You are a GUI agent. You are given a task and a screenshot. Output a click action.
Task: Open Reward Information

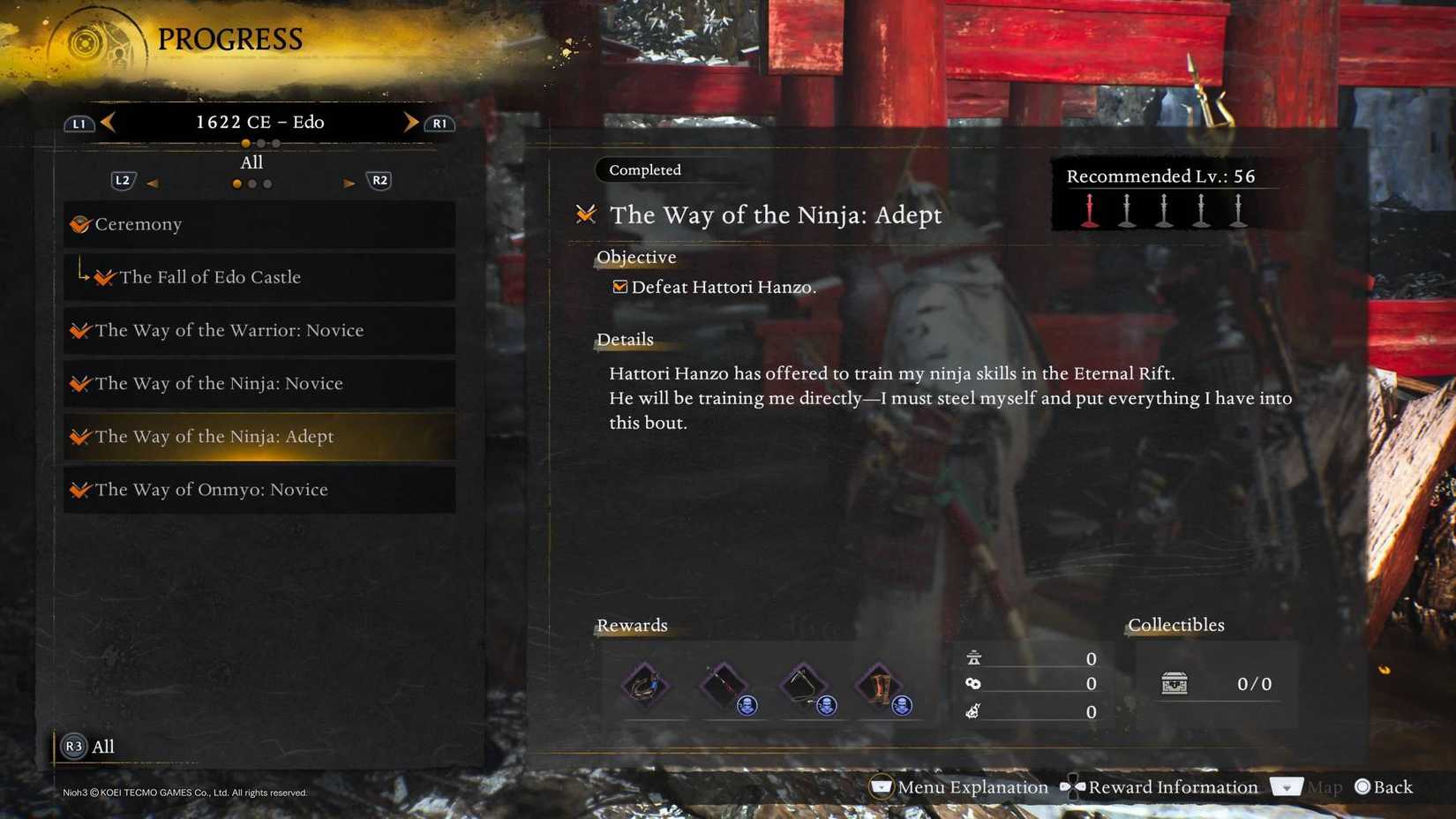1173,787
